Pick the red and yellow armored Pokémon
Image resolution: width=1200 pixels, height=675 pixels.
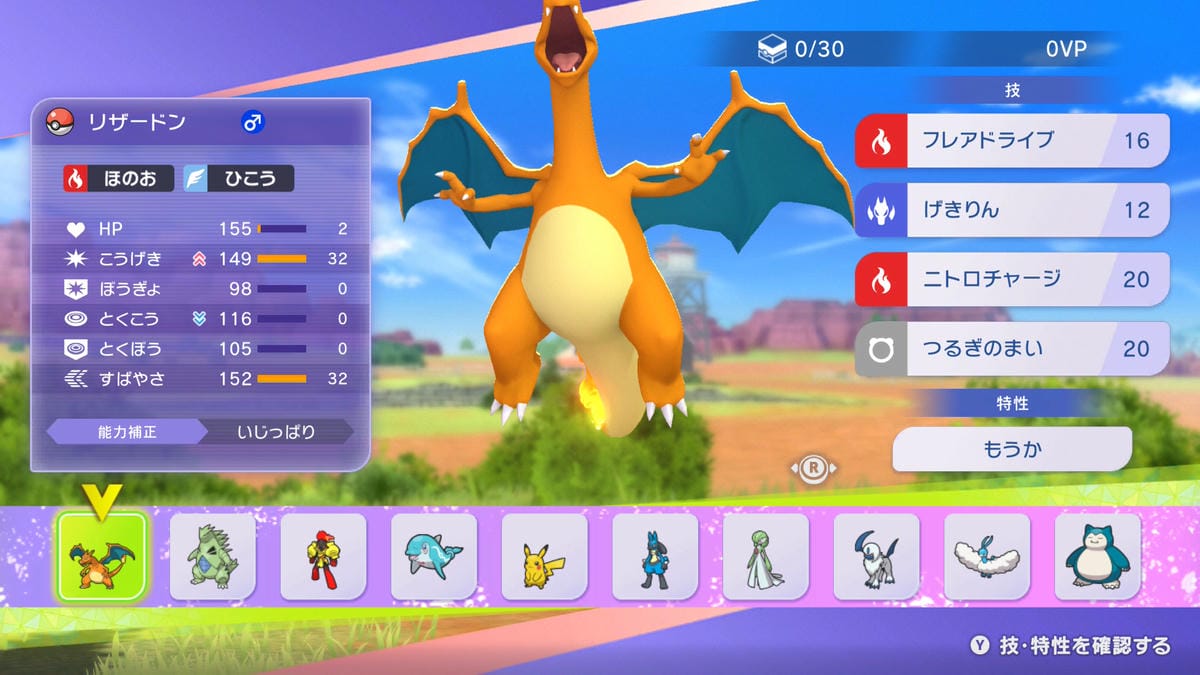coord(323,556)
